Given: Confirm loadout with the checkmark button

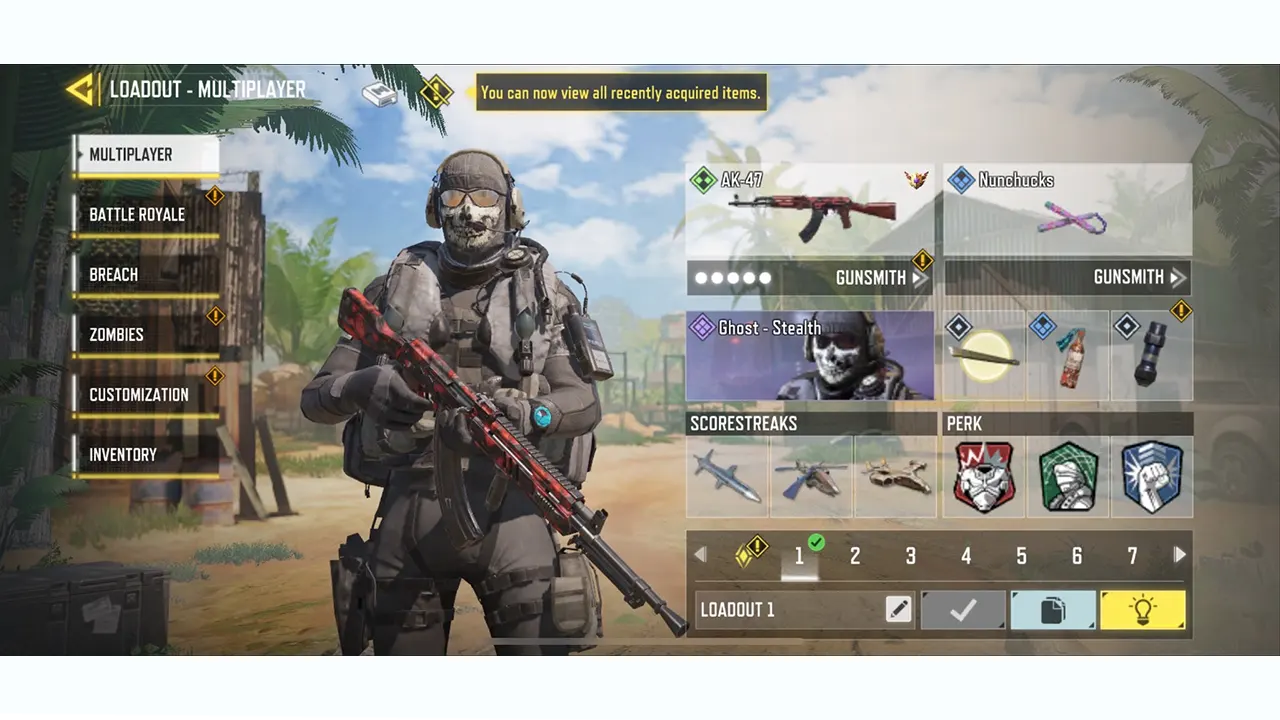Looking at the screenshot, I should click(x=962, y=610).
